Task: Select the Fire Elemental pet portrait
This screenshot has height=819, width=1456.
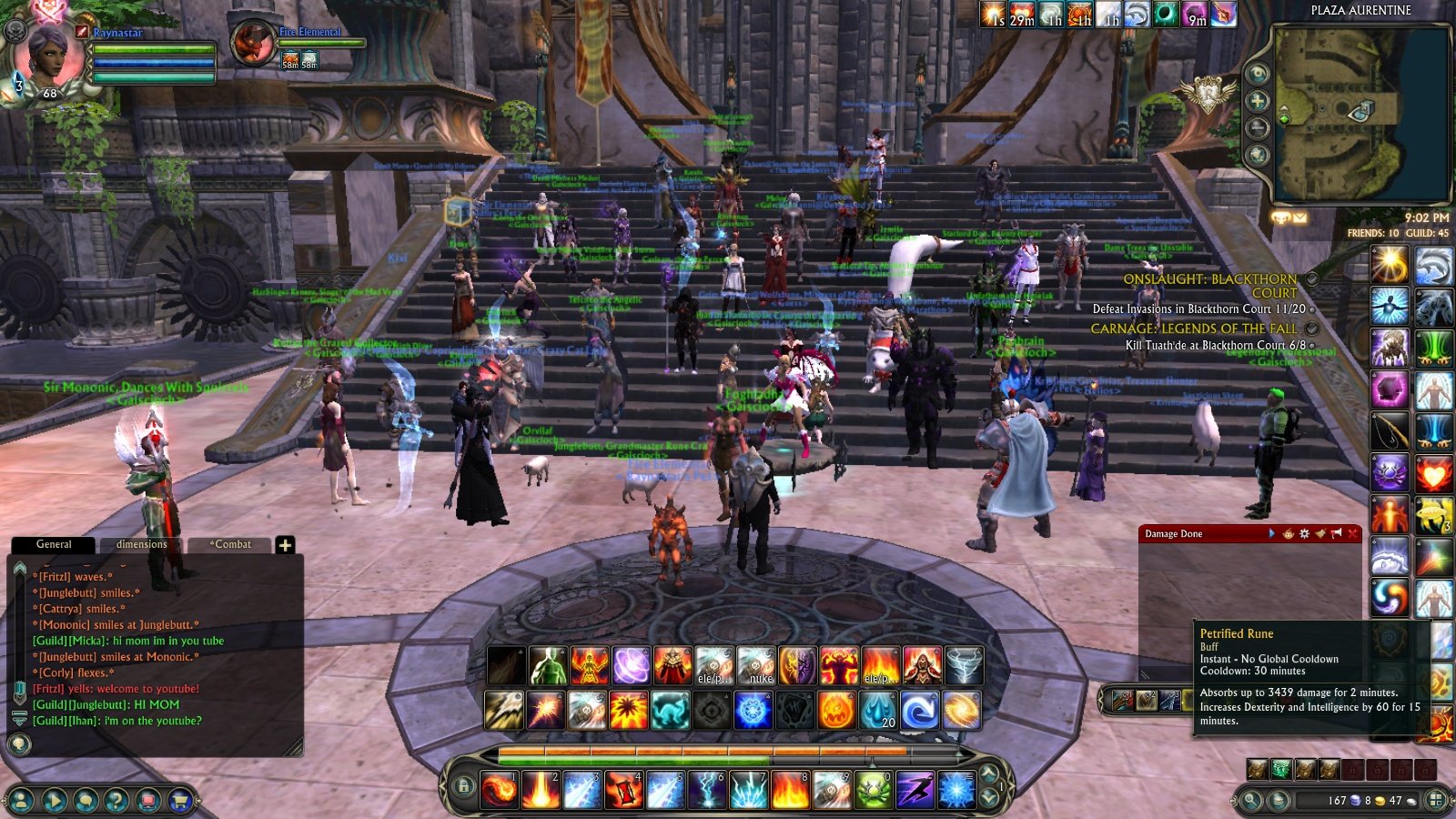Action: (x=252, y=43)
